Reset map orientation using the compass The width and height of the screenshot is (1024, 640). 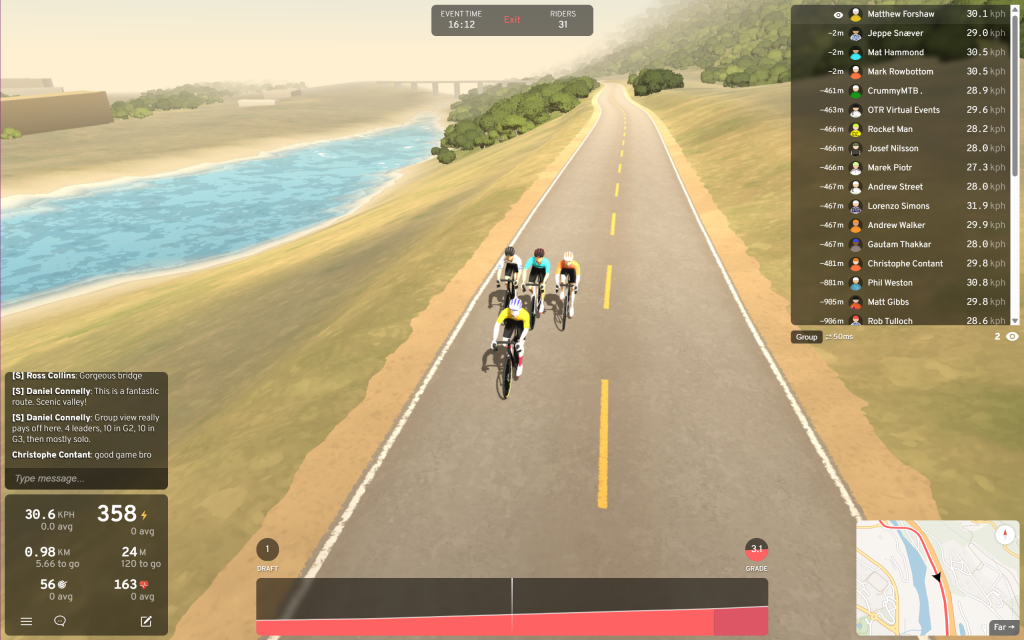(1004, 535)
